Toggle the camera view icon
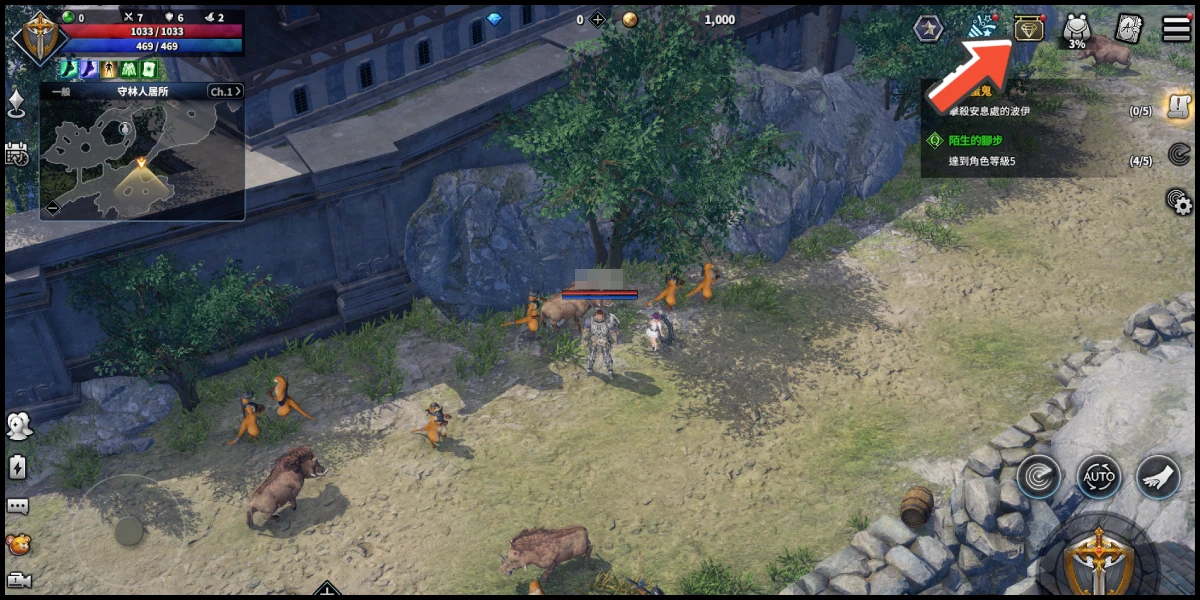This screenshot has width=1200, height=600. 17,579
